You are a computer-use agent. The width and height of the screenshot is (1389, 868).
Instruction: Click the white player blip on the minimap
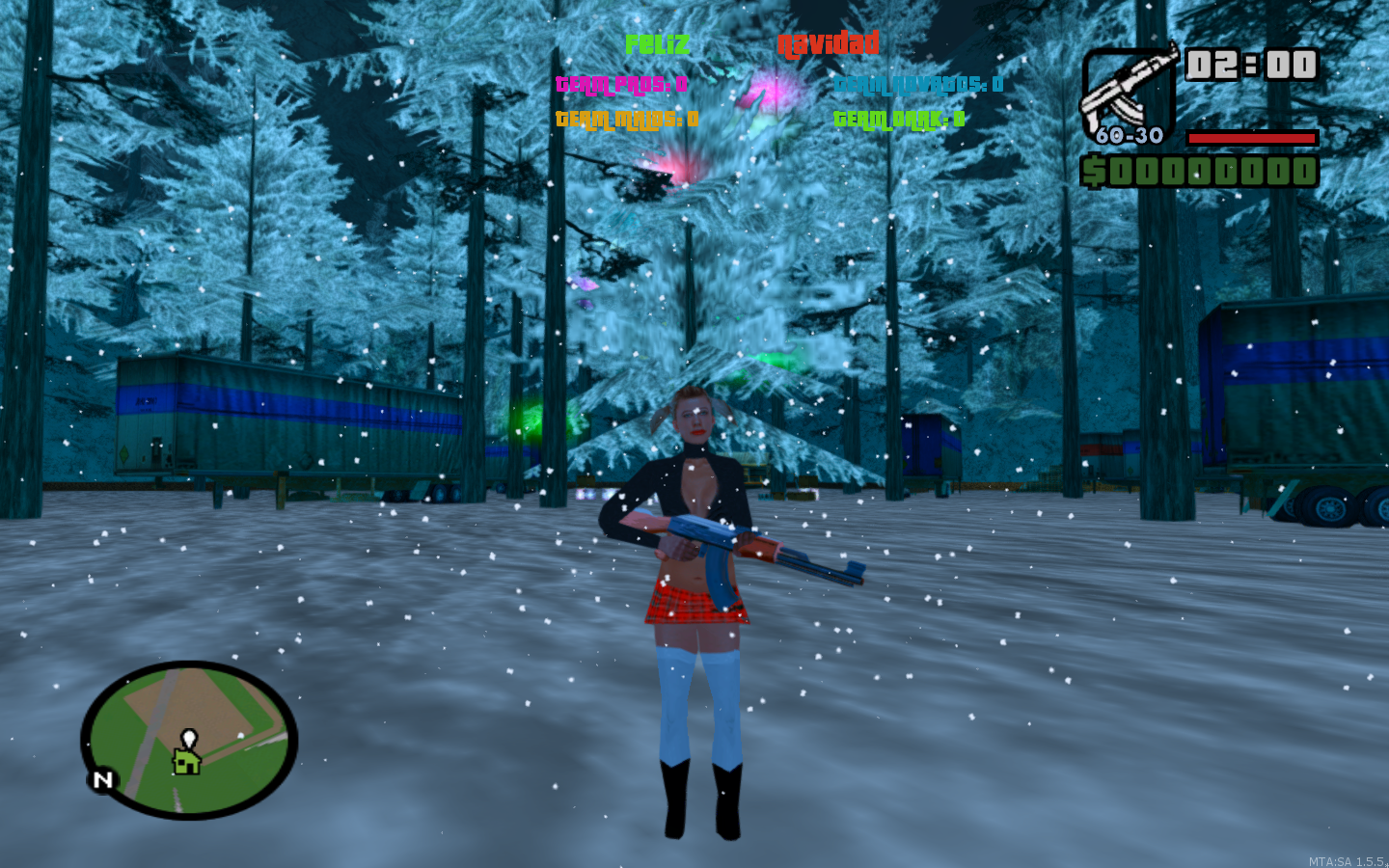tap(189, 736)
